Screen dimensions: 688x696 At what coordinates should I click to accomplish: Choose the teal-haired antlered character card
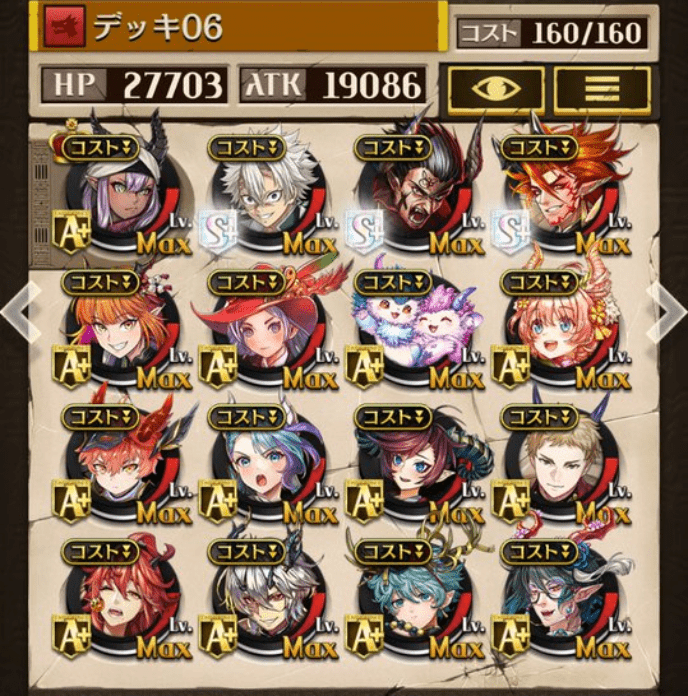click(414, 603)
